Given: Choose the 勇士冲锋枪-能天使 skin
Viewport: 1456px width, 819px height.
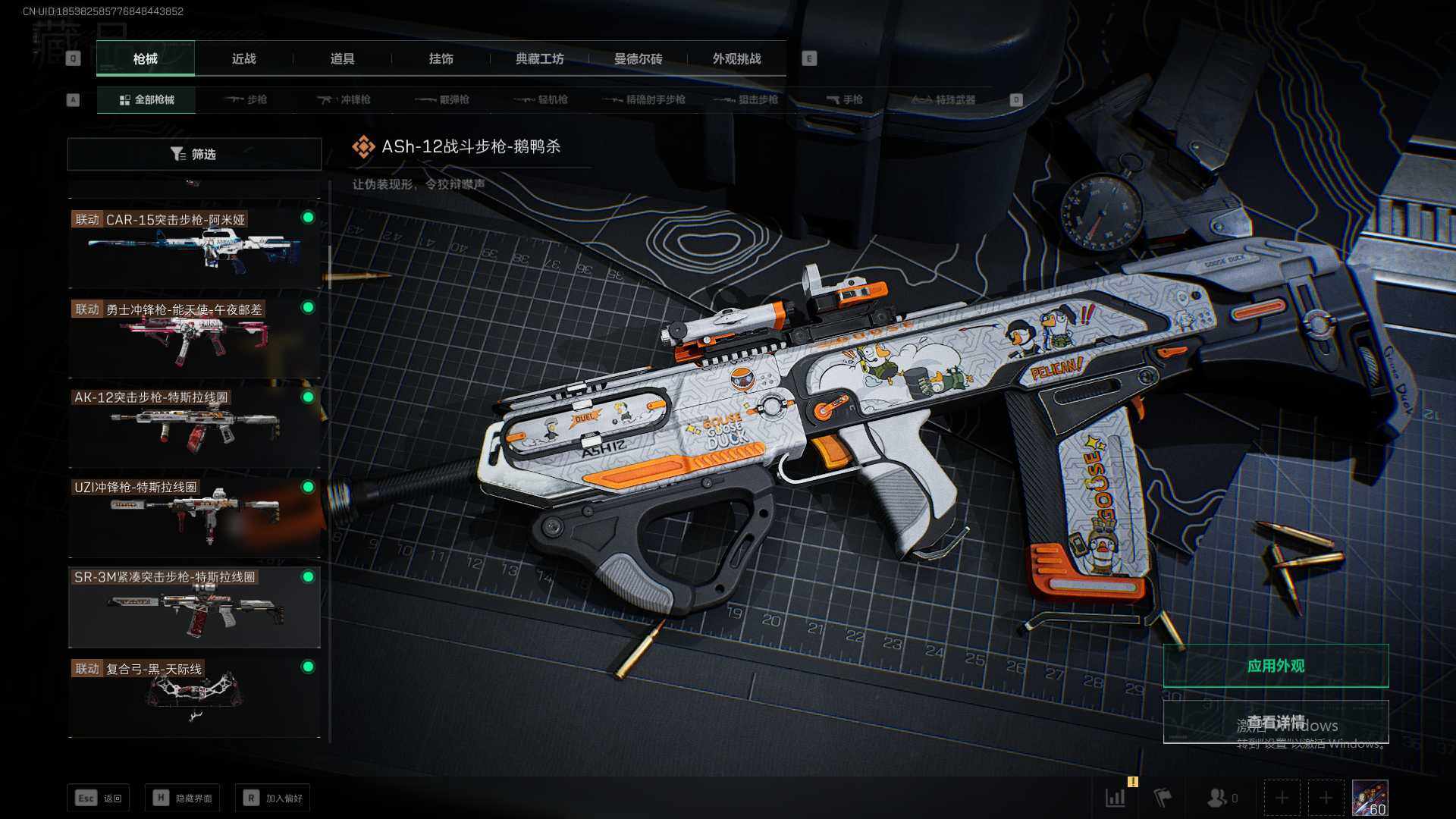Looking at the screenshot, I should point(194,336).
